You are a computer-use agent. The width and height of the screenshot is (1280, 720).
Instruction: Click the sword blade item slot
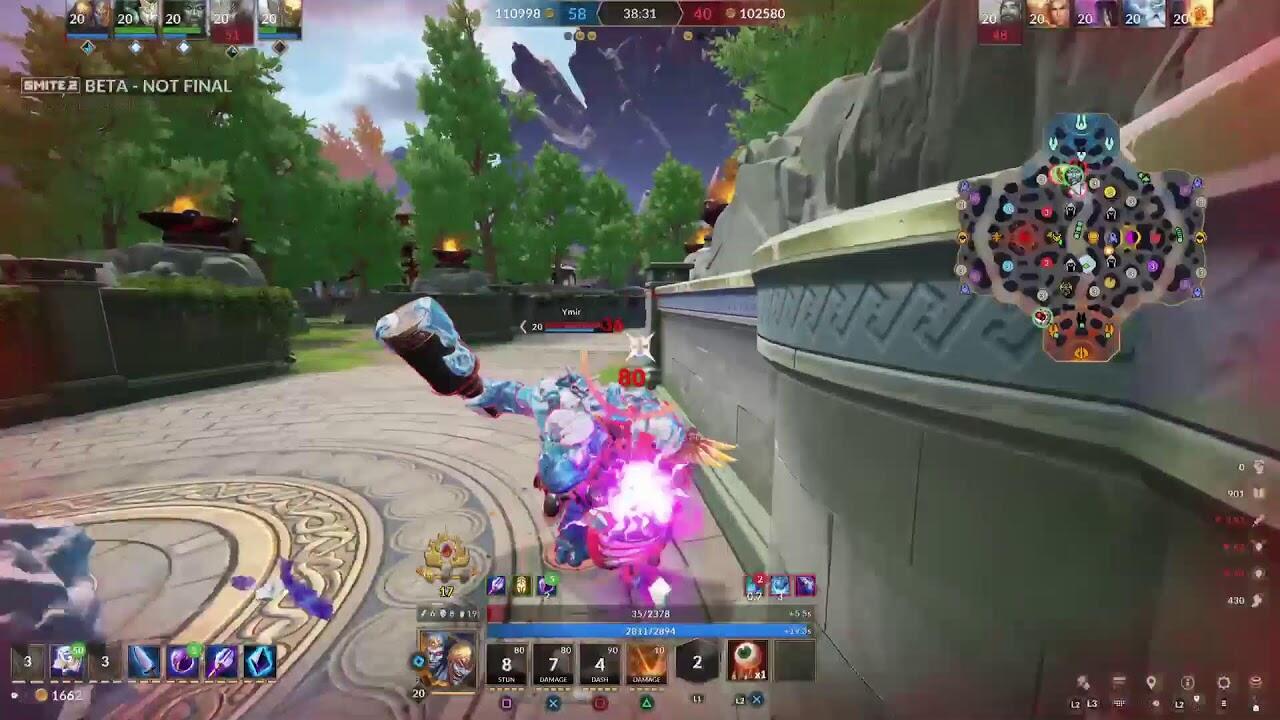(144, 661)
